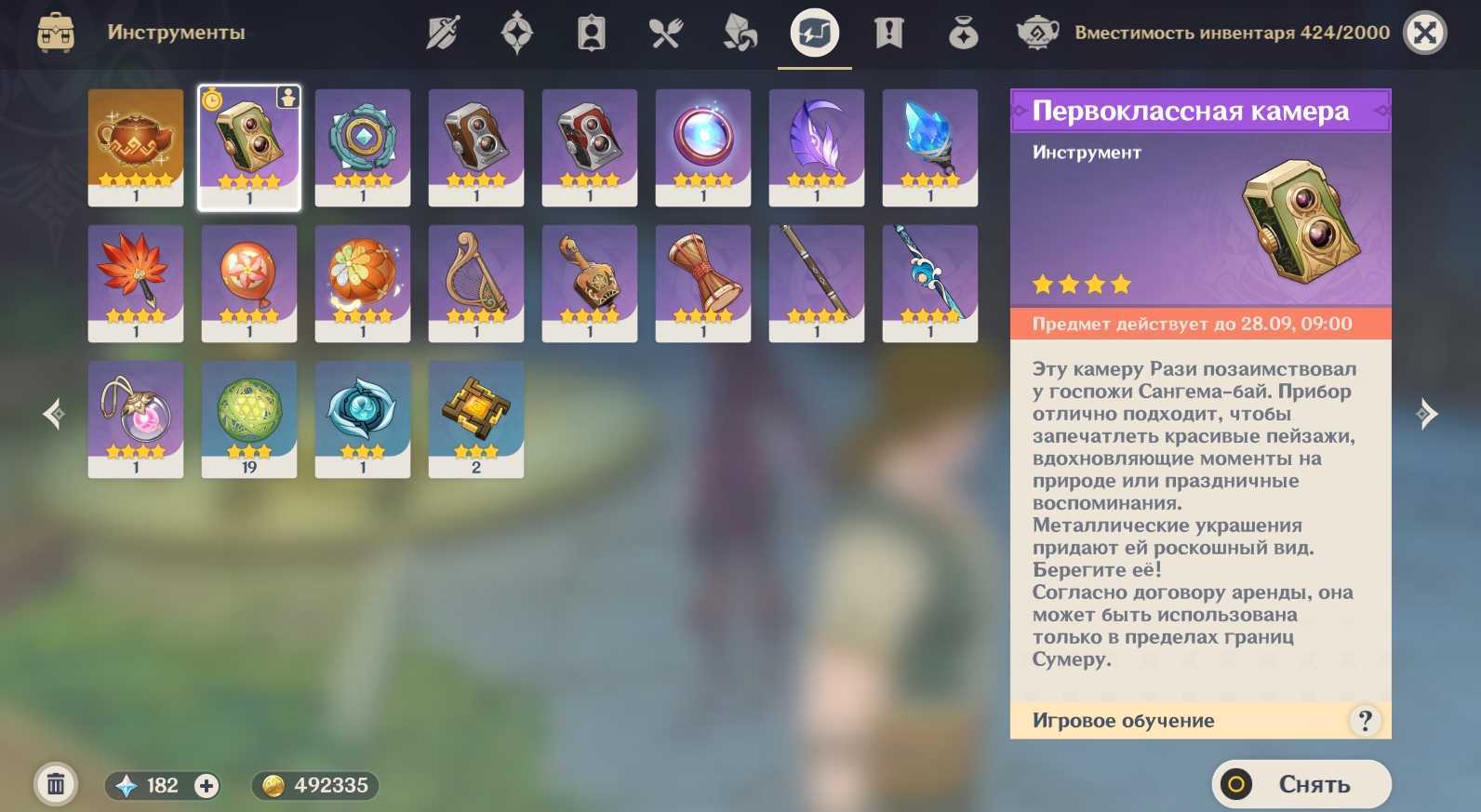
Task: Unequip the camera with Снять button
Action: pyautogui.click(x=1301, y=784)
